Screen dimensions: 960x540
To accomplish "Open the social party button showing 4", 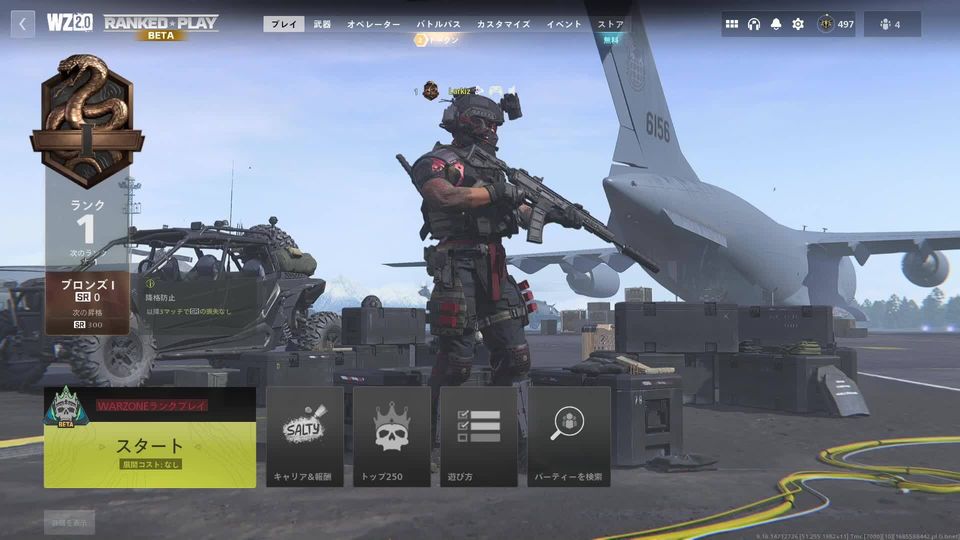I will click(892, 24).
